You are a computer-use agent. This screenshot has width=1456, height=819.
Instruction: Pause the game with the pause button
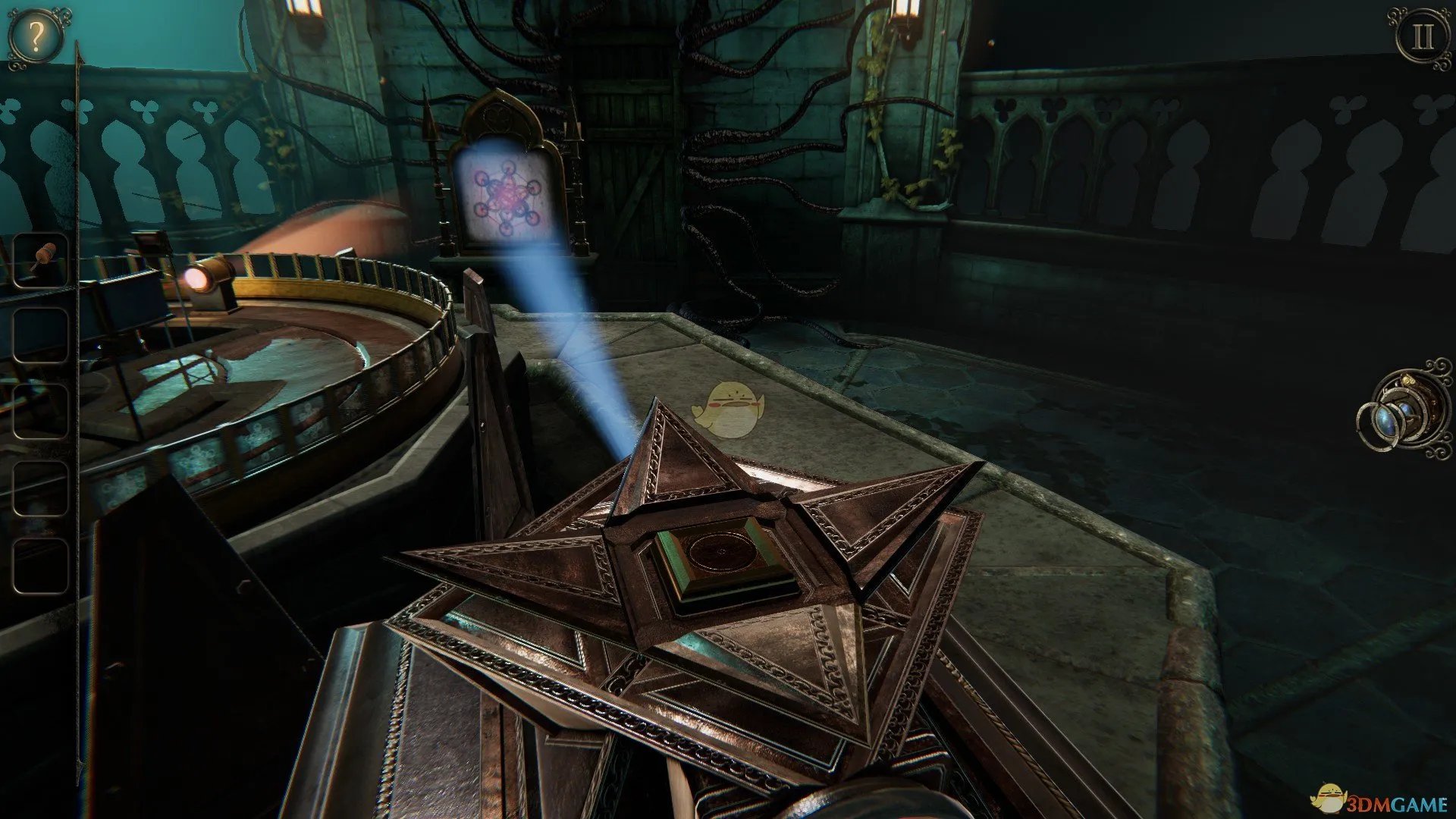point(1422,36)
